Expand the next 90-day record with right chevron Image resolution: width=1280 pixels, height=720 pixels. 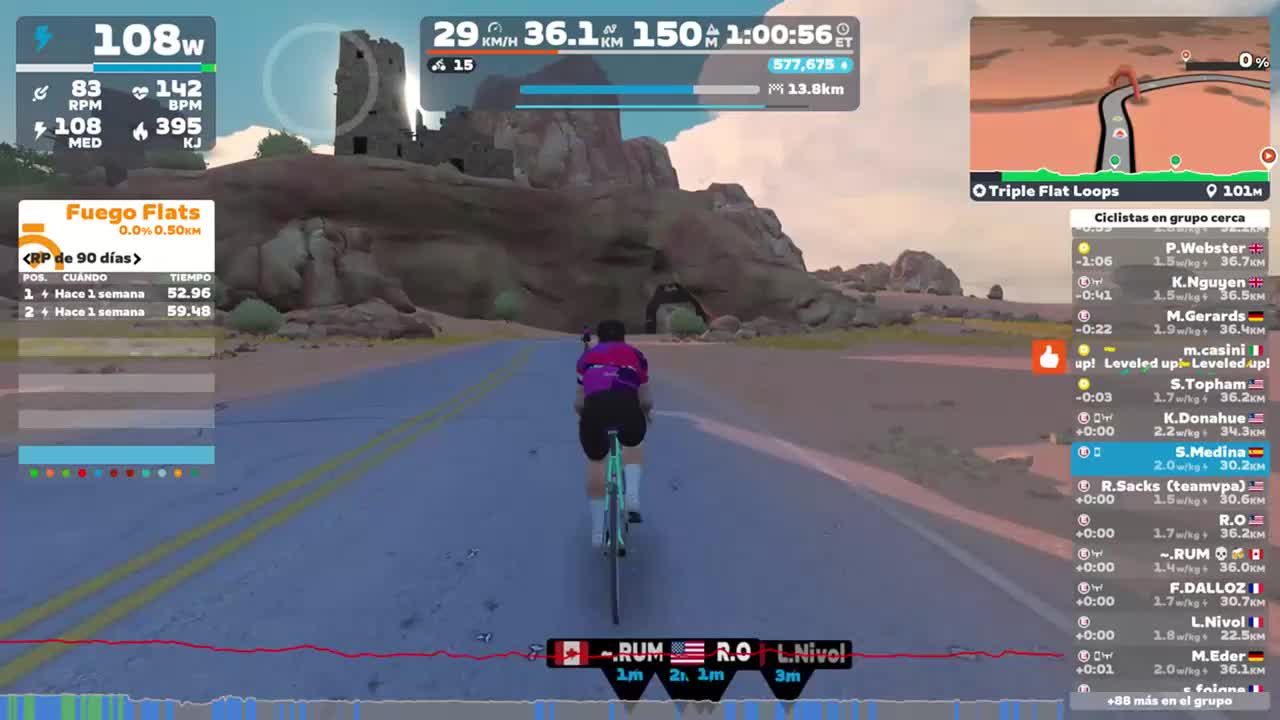click(x=136, y=258)
